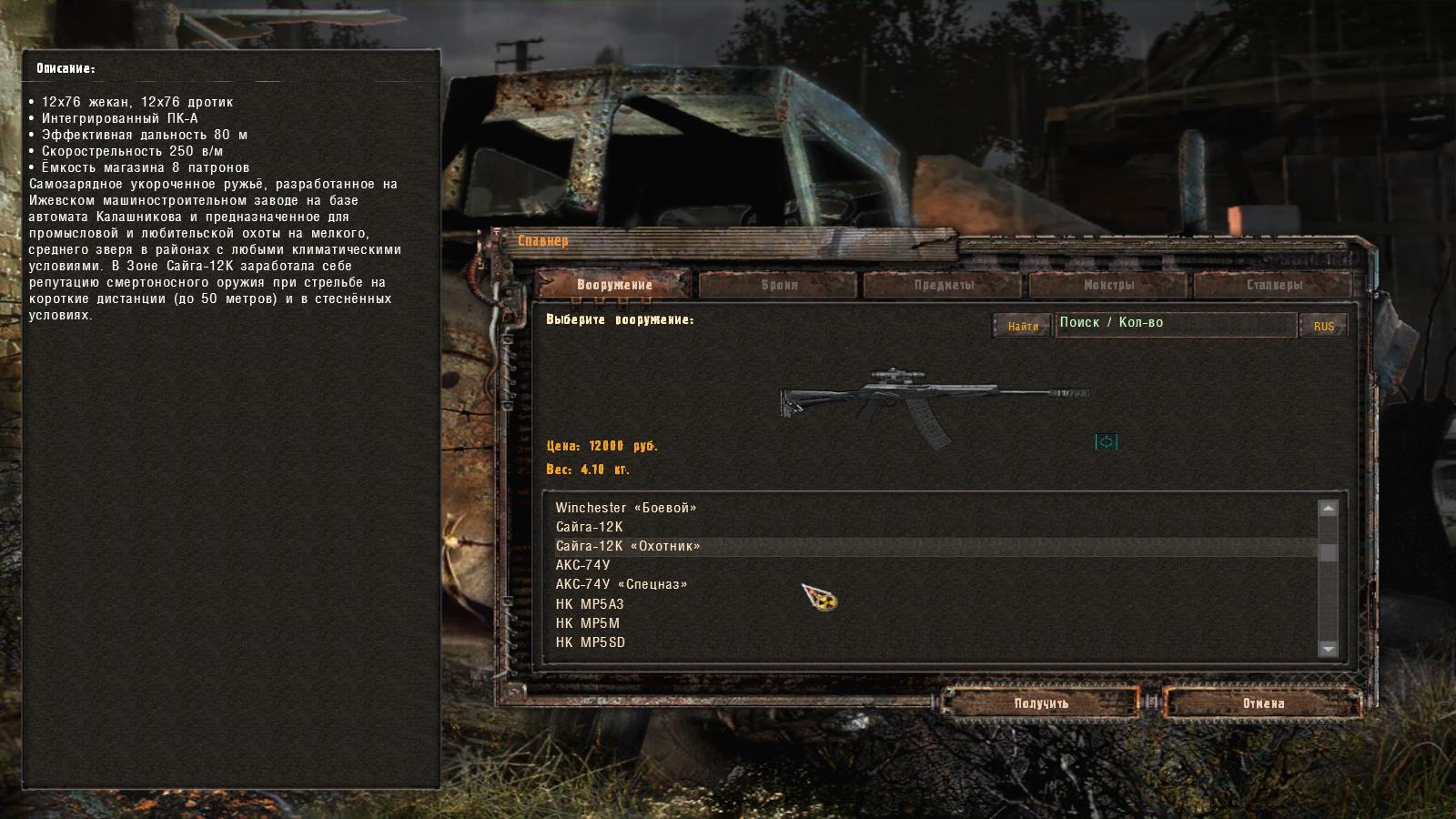
Task: Choose the HK MP5A3 entry
Action: tap(590, 604)
